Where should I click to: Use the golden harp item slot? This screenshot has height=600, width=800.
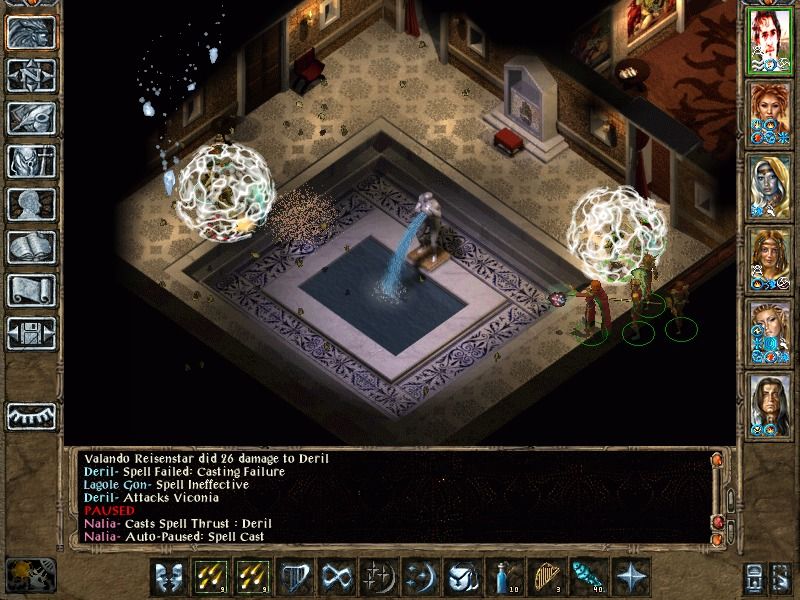(544, 578)
